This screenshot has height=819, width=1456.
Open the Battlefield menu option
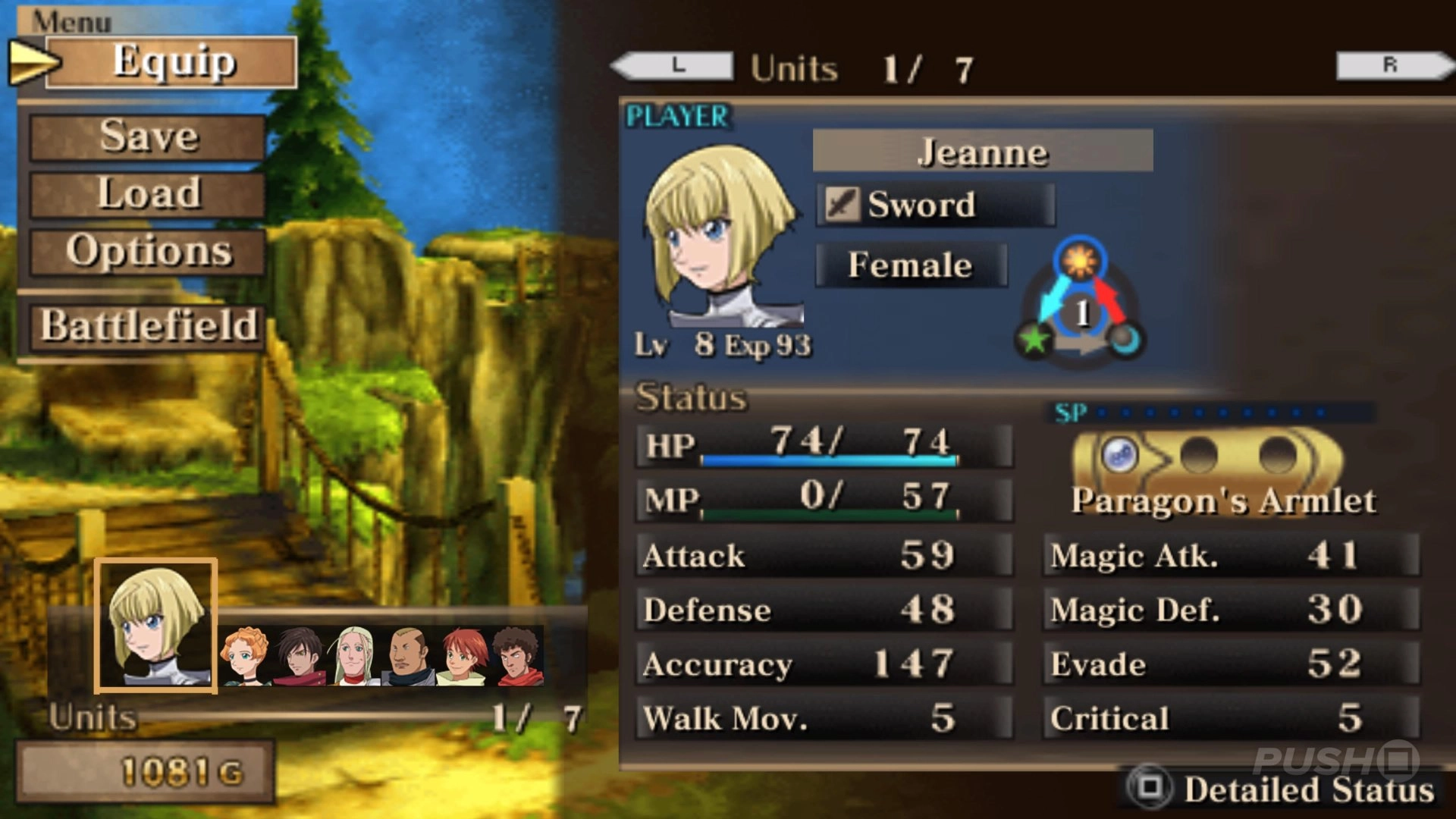pyautogui.click(x=146, y=326)
